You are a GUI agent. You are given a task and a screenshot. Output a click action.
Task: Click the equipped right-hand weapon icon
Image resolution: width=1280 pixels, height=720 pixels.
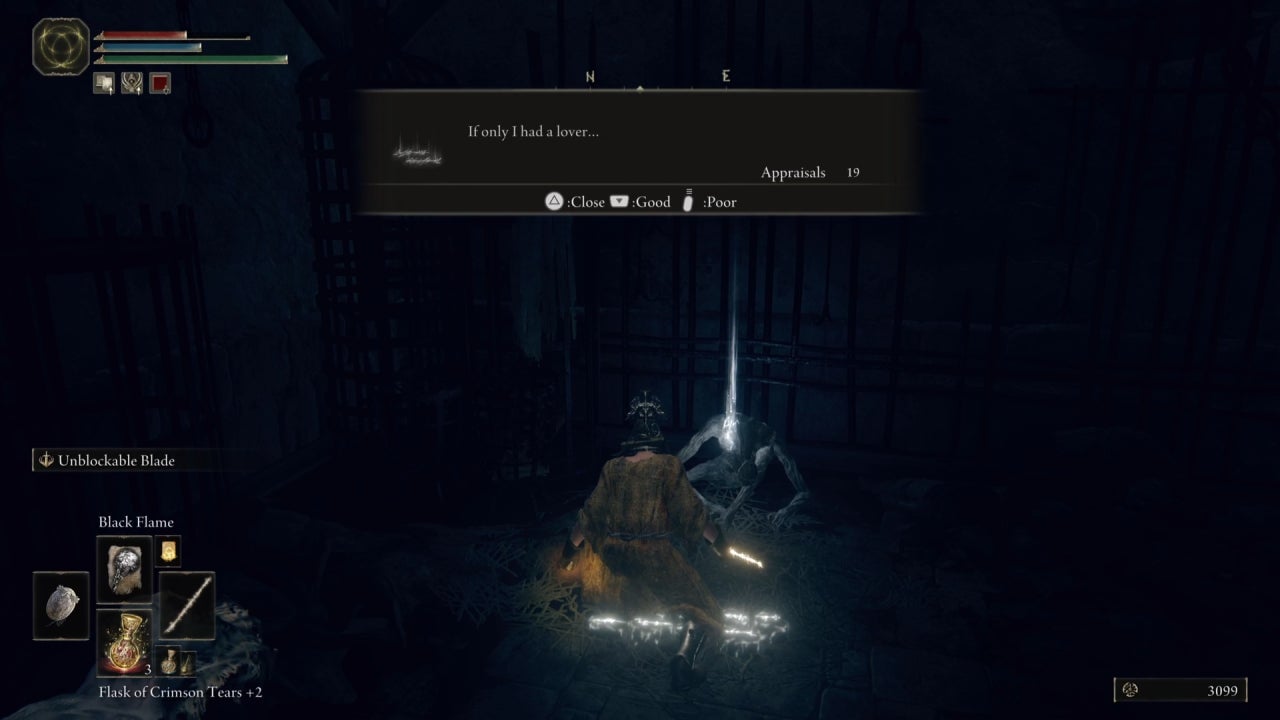pos(185,605)
